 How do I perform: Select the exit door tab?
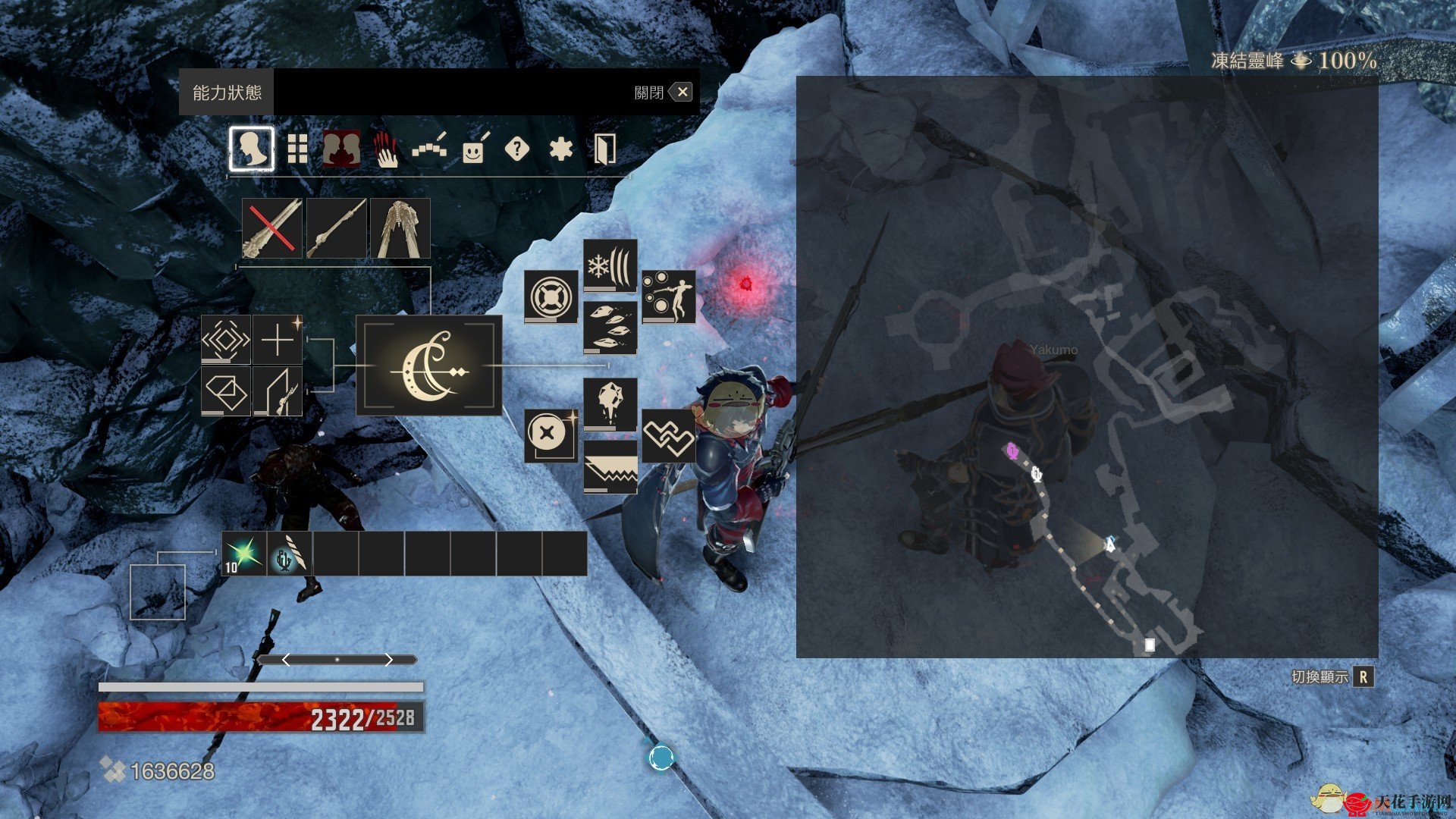point(604,149)
